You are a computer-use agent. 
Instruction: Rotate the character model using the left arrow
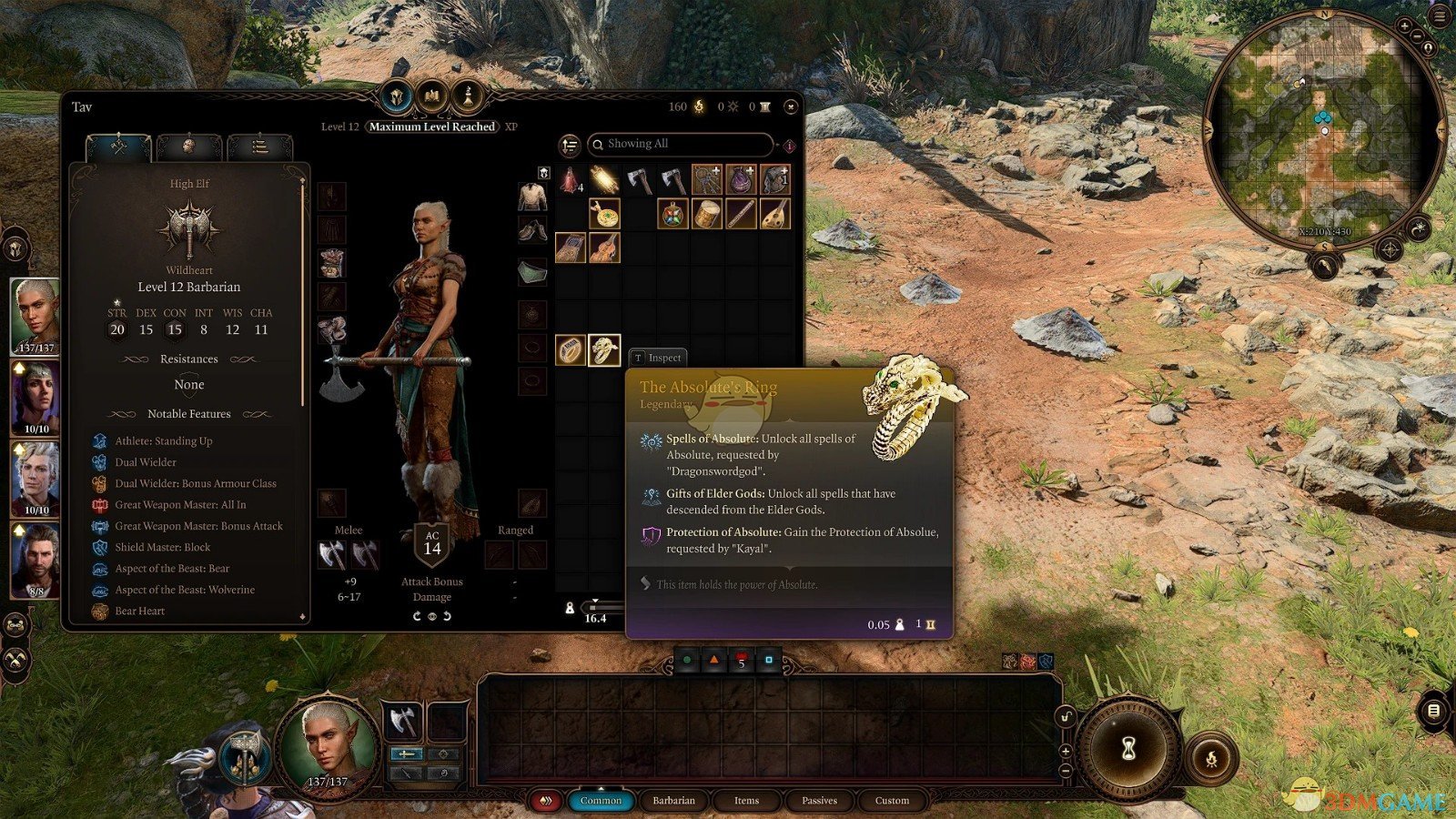417,616
